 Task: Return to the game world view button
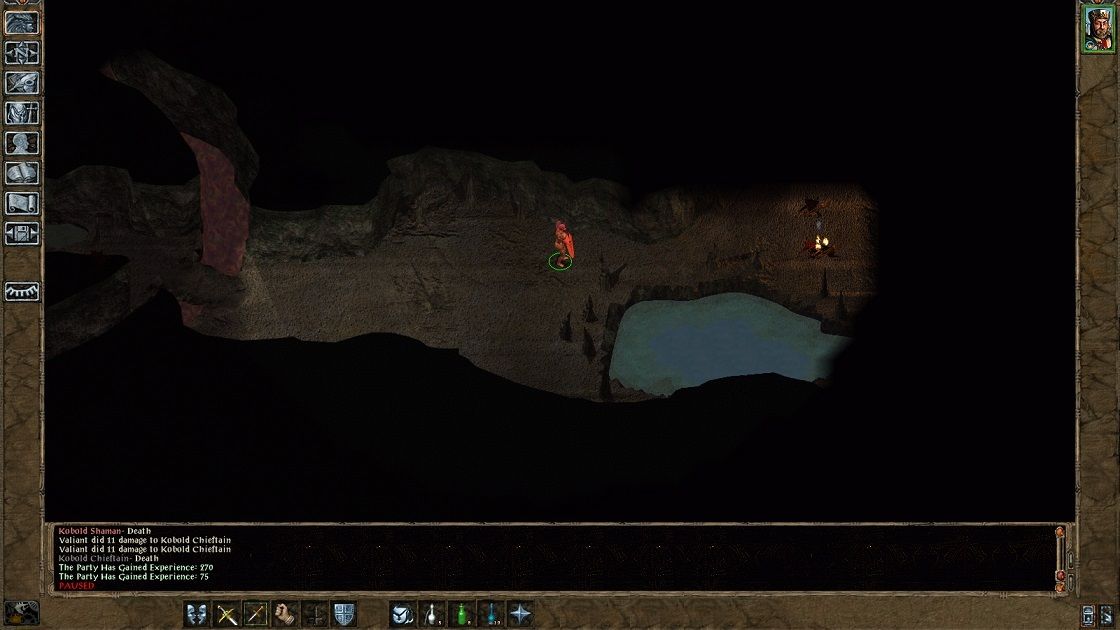click(22, 24)
